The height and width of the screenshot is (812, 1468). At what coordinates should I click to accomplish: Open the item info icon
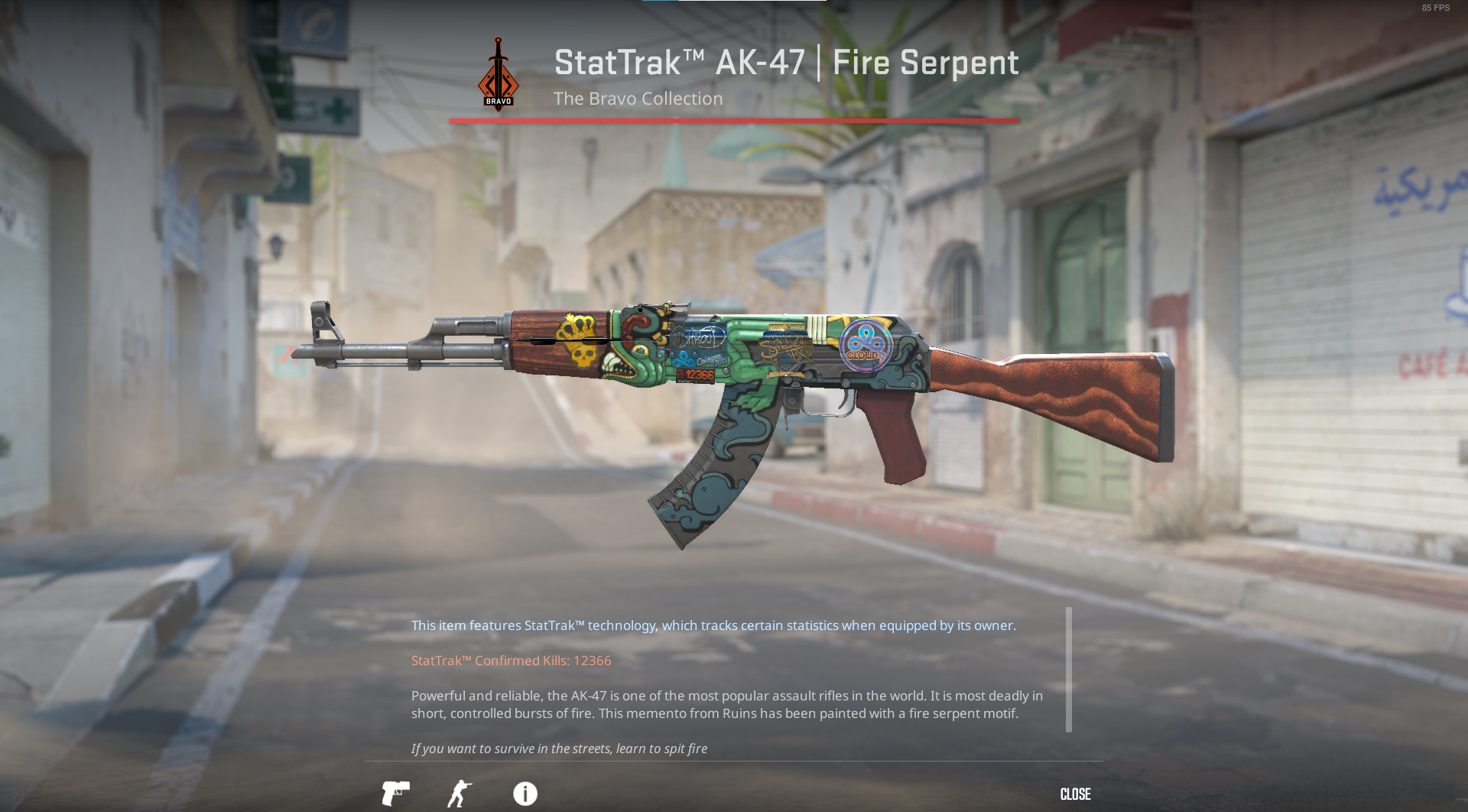pyautogui.click(x=525, y=794)
